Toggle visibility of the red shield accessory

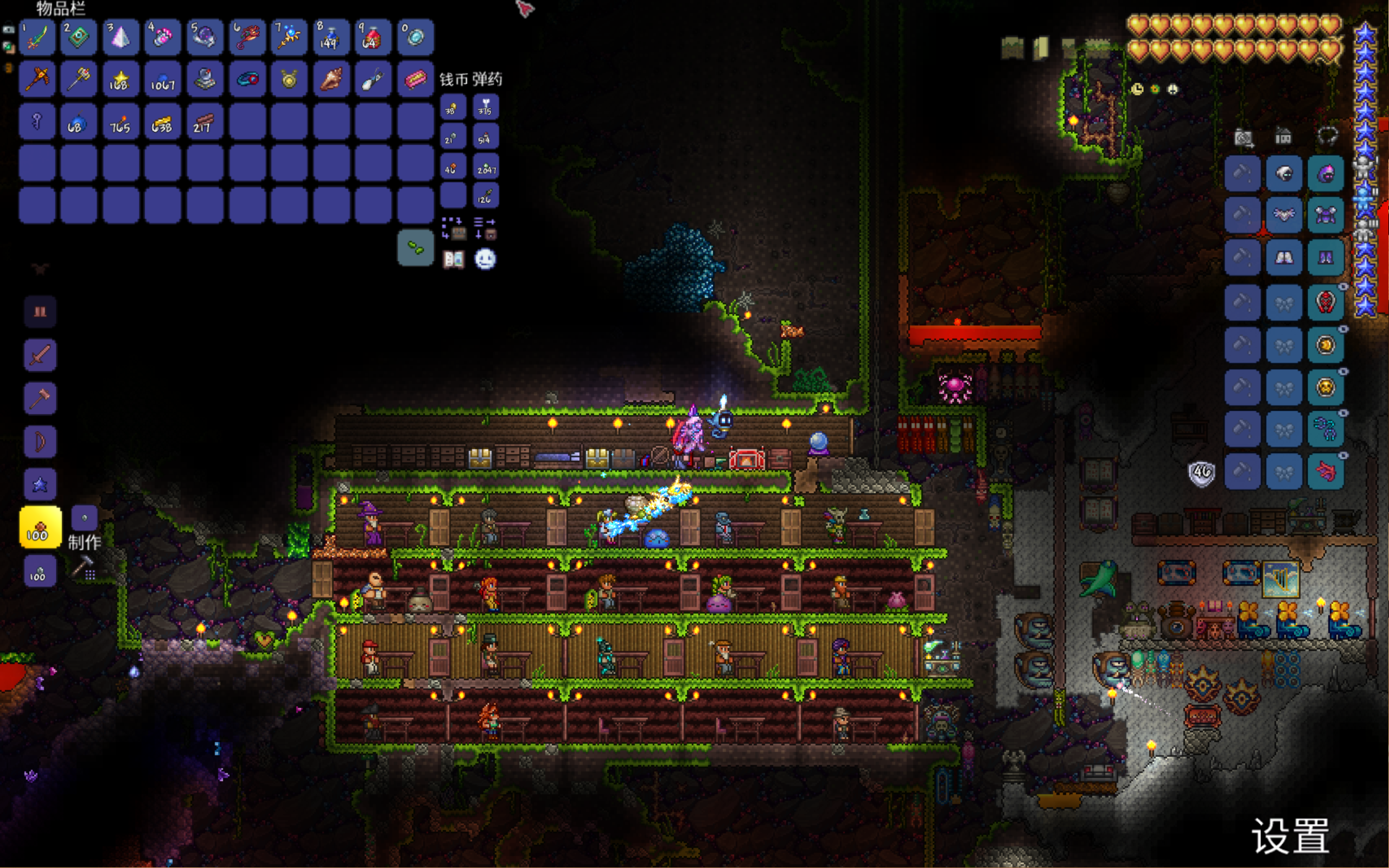pos(1343,286)
